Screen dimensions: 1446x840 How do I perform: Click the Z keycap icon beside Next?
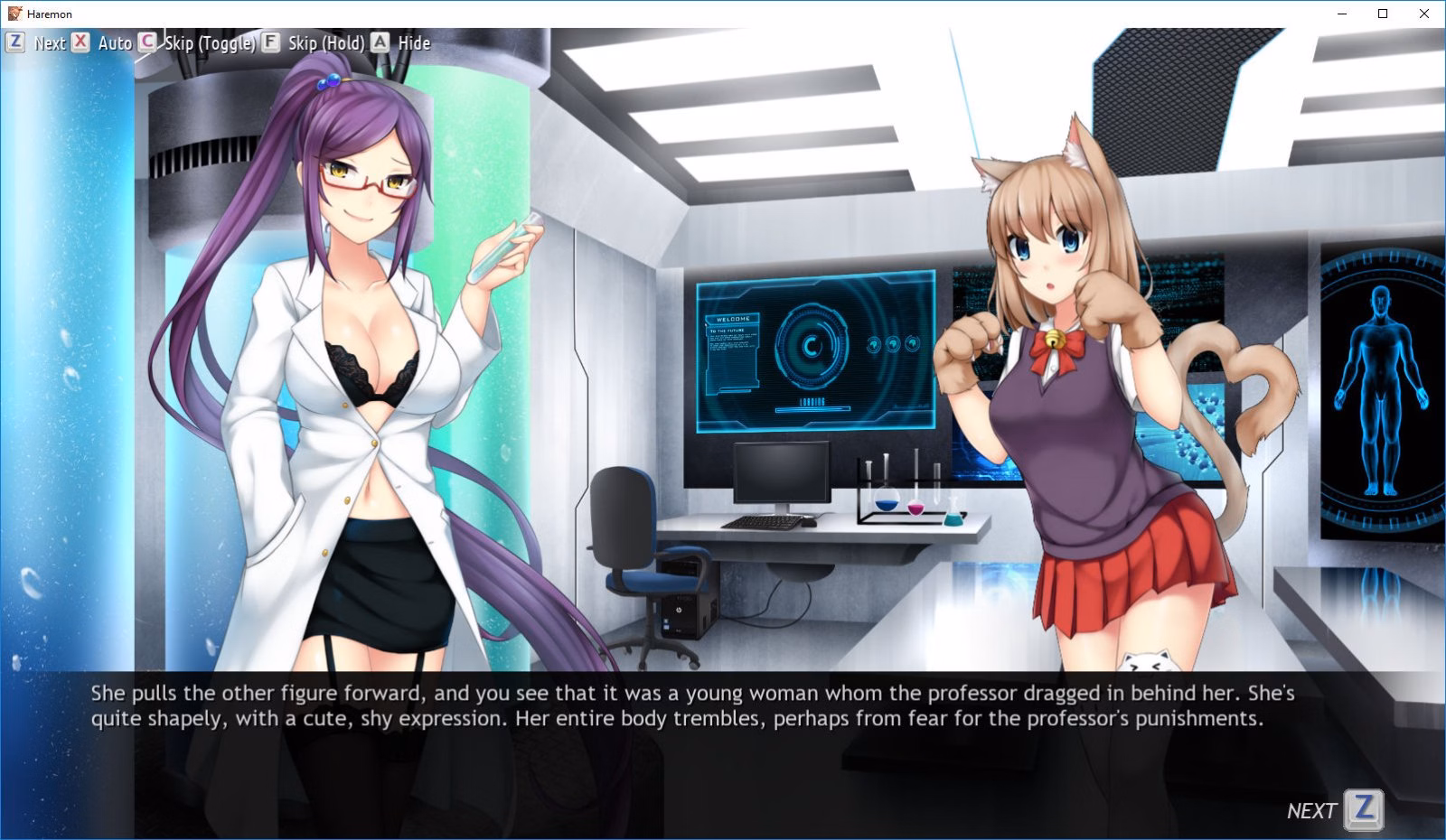coord(15,42)
